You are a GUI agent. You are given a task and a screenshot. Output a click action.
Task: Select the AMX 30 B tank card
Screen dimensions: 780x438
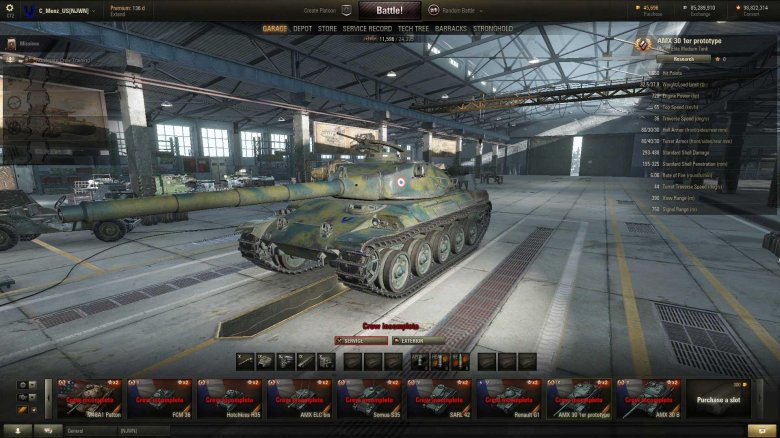coord(650,398)
